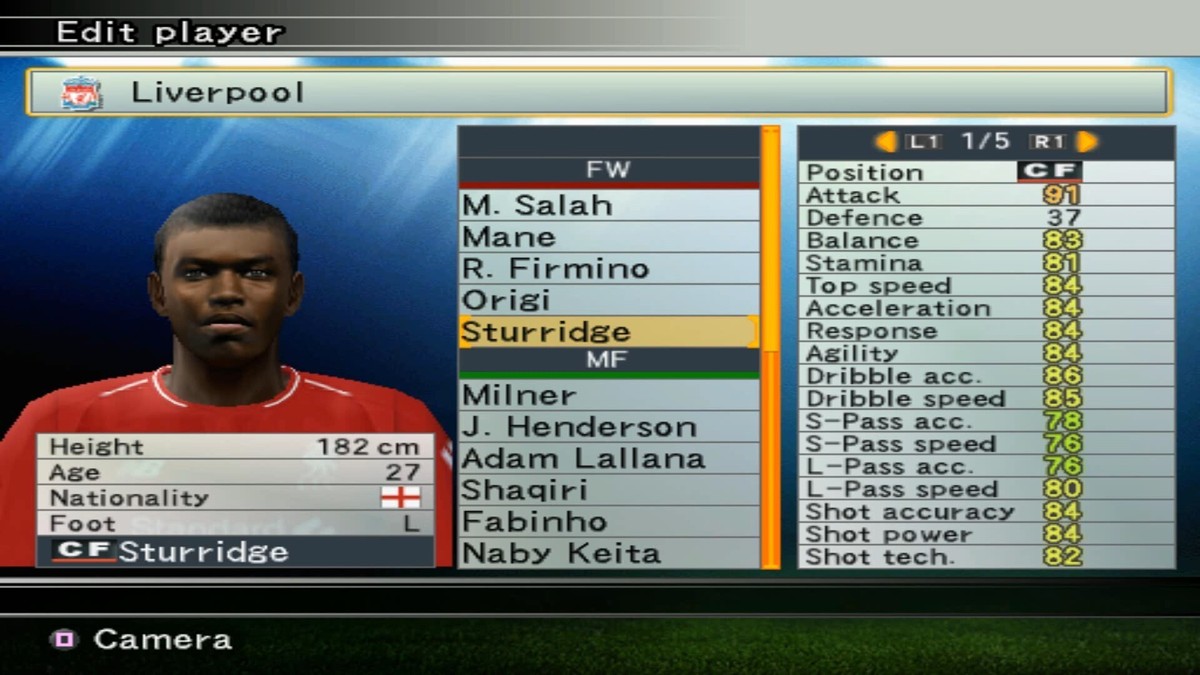The height and width of the screenshot is (675, 1200).
Task: Select the Shot accuracy stat row
Action: (x=985, y=512)
